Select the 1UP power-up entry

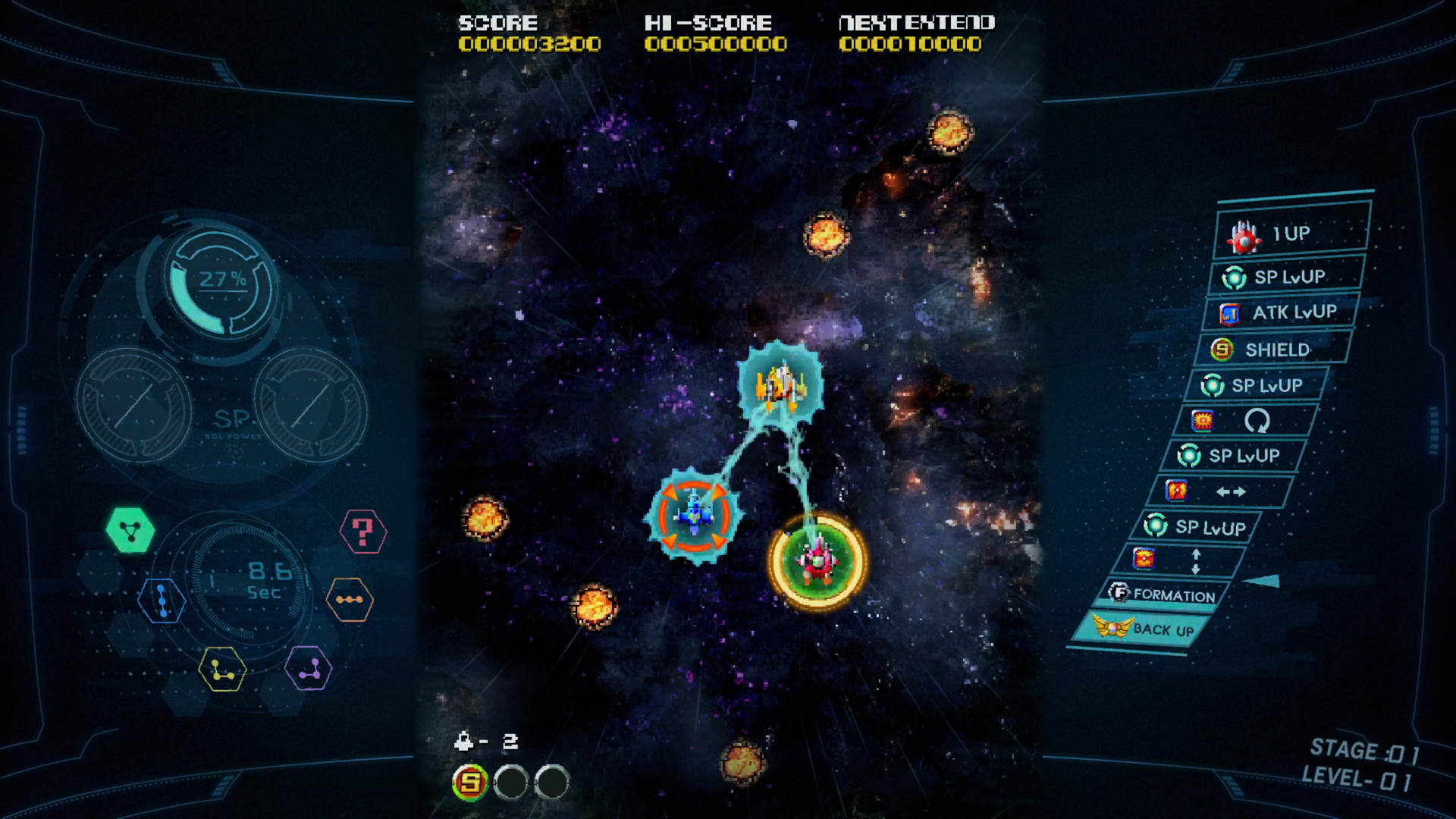pos(1291,234)
